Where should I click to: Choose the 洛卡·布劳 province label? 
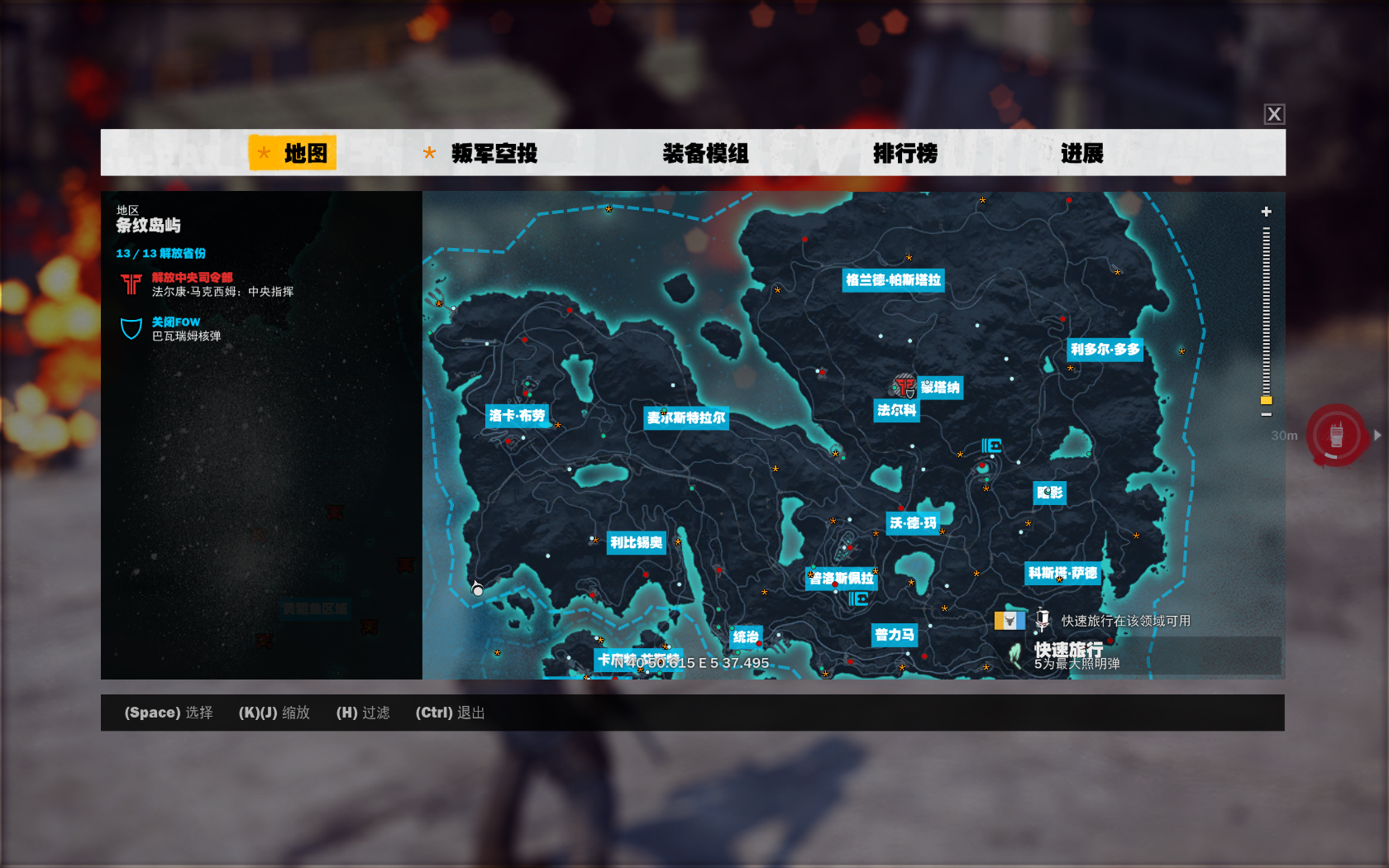tap(517, 415)
